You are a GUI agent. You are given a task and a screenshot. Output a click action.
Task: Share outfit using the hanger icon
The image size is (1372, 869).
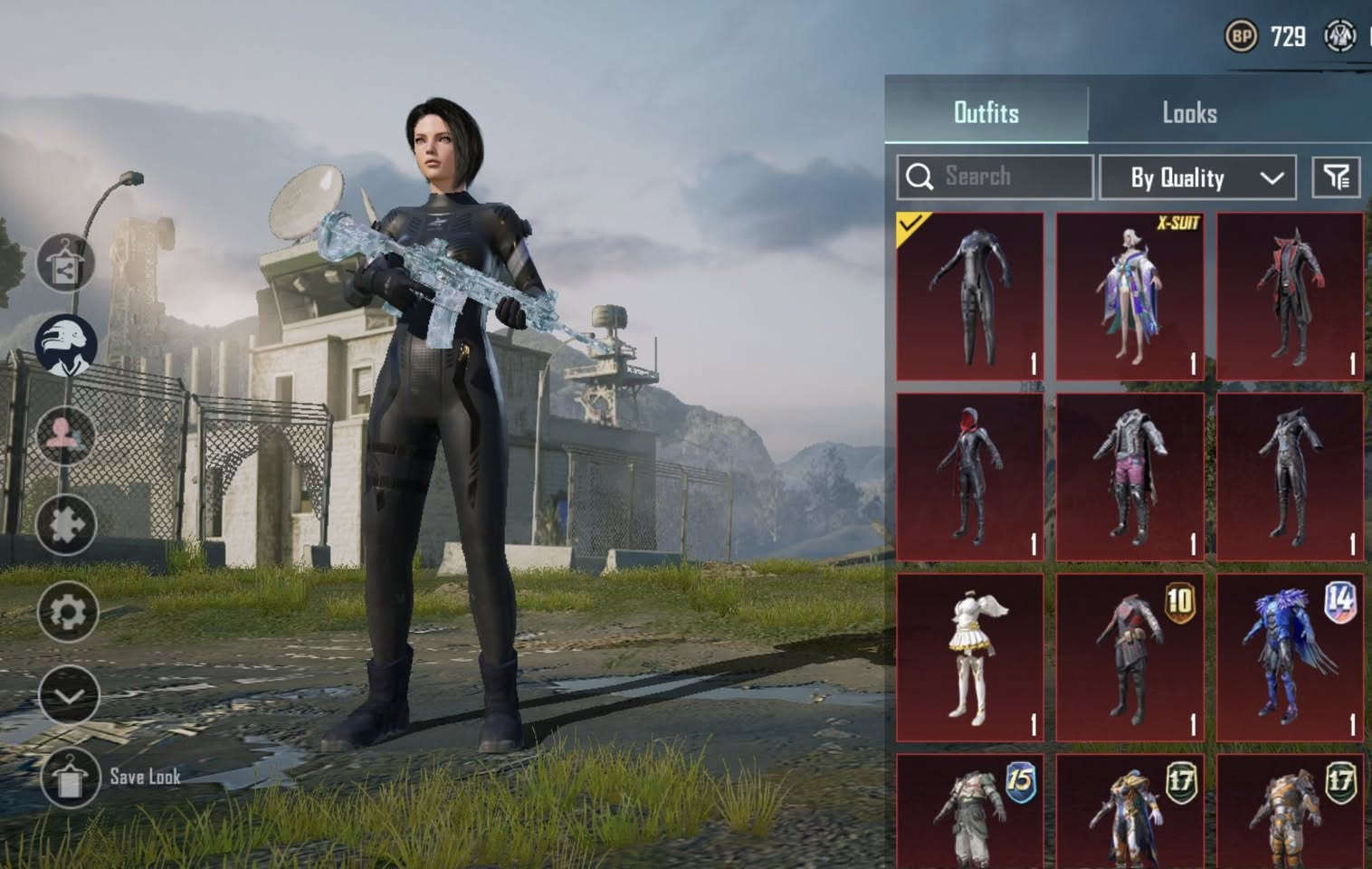66,263
